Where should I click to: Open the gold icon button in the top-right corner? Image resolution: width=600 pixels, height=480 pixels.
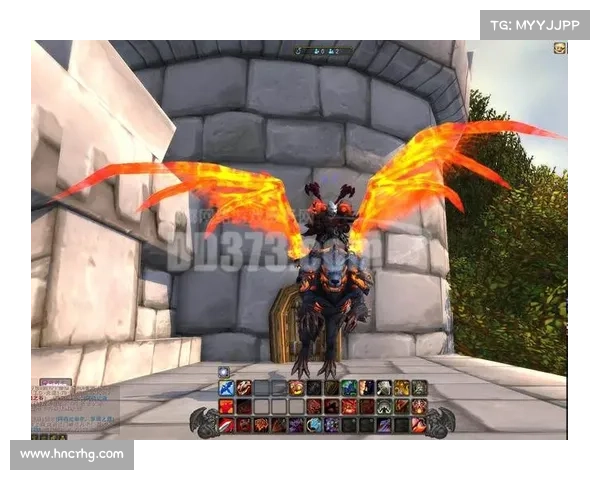click(560, 47)
